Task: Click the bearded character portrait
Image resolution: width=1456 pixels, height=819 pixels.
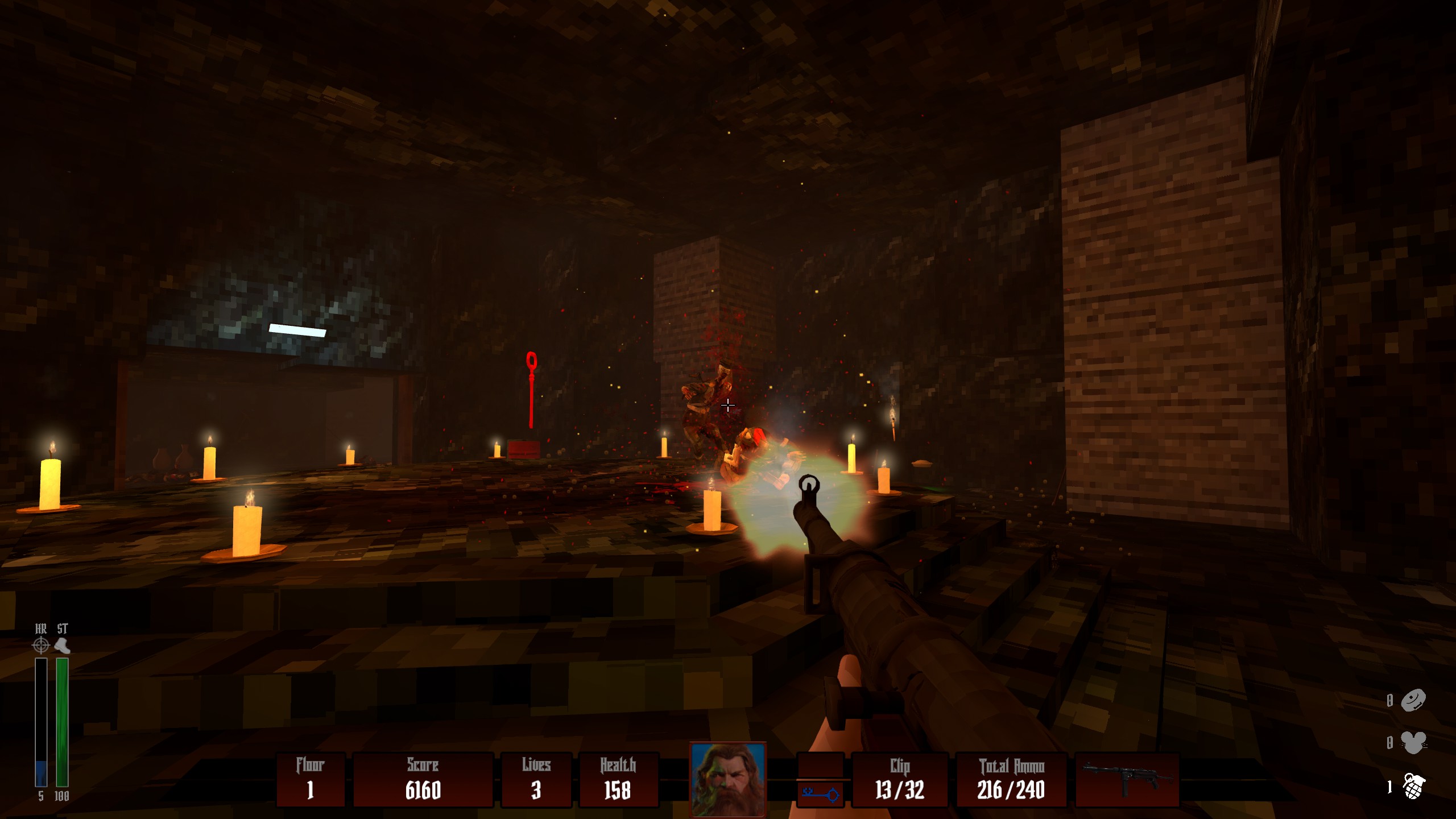Action: pyautogui.click(x=727, y=779)
